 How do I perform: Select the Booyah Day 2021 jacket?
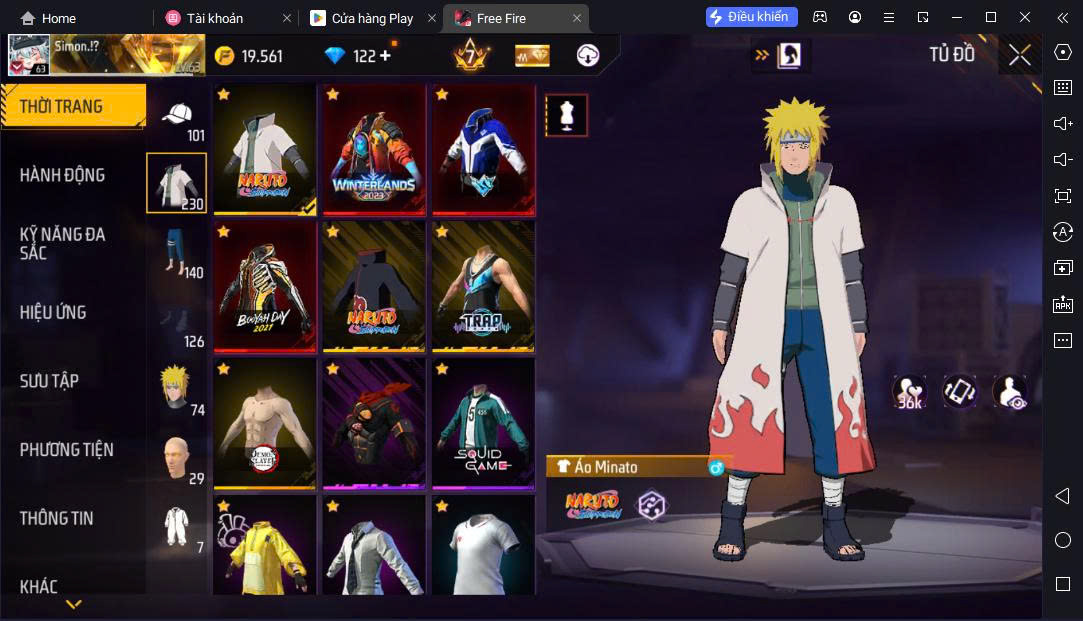coord(265,288)
